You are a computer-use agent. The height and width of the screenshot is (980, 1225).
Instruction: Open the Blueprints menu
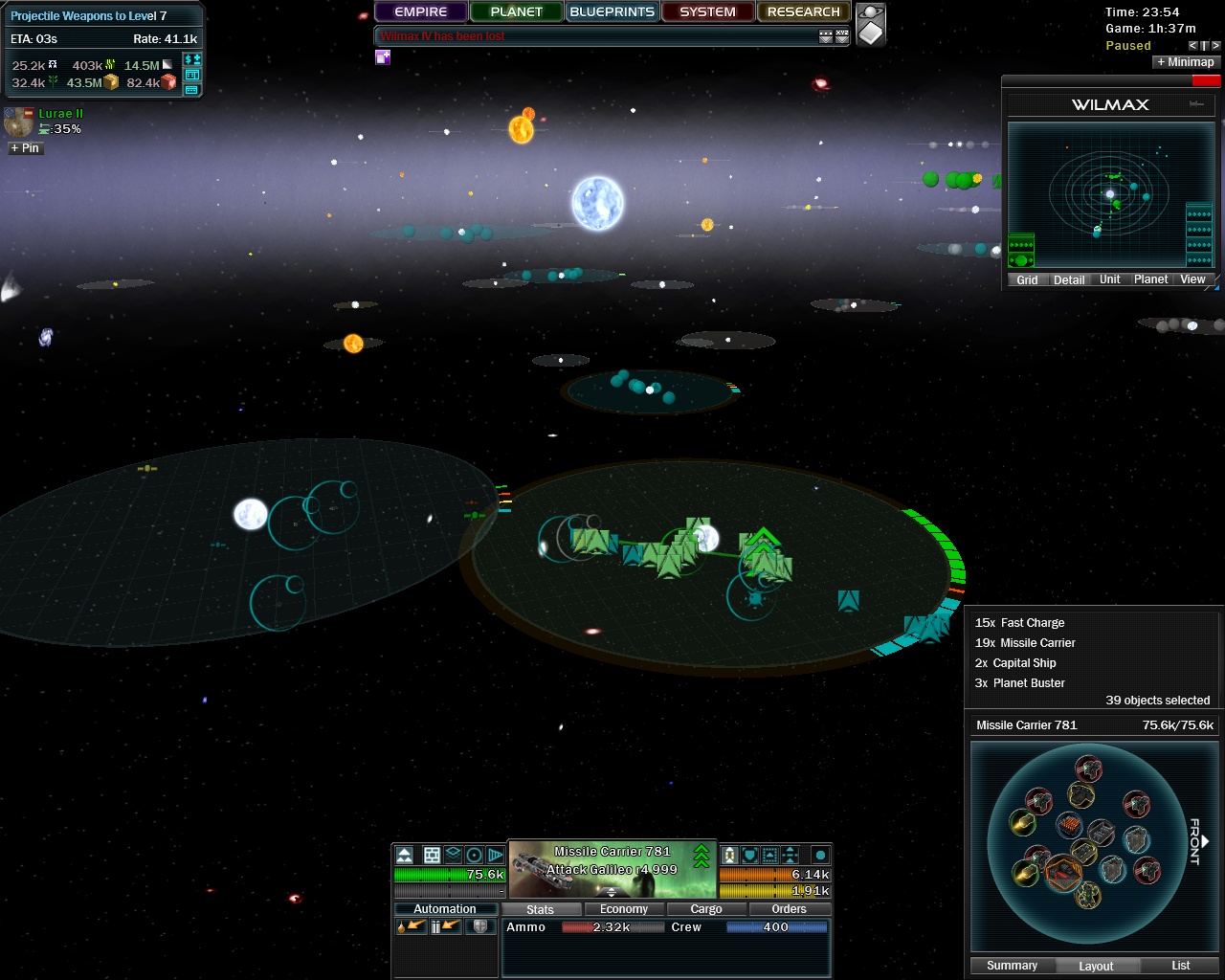pyautogui.click(x=612, y=12)
